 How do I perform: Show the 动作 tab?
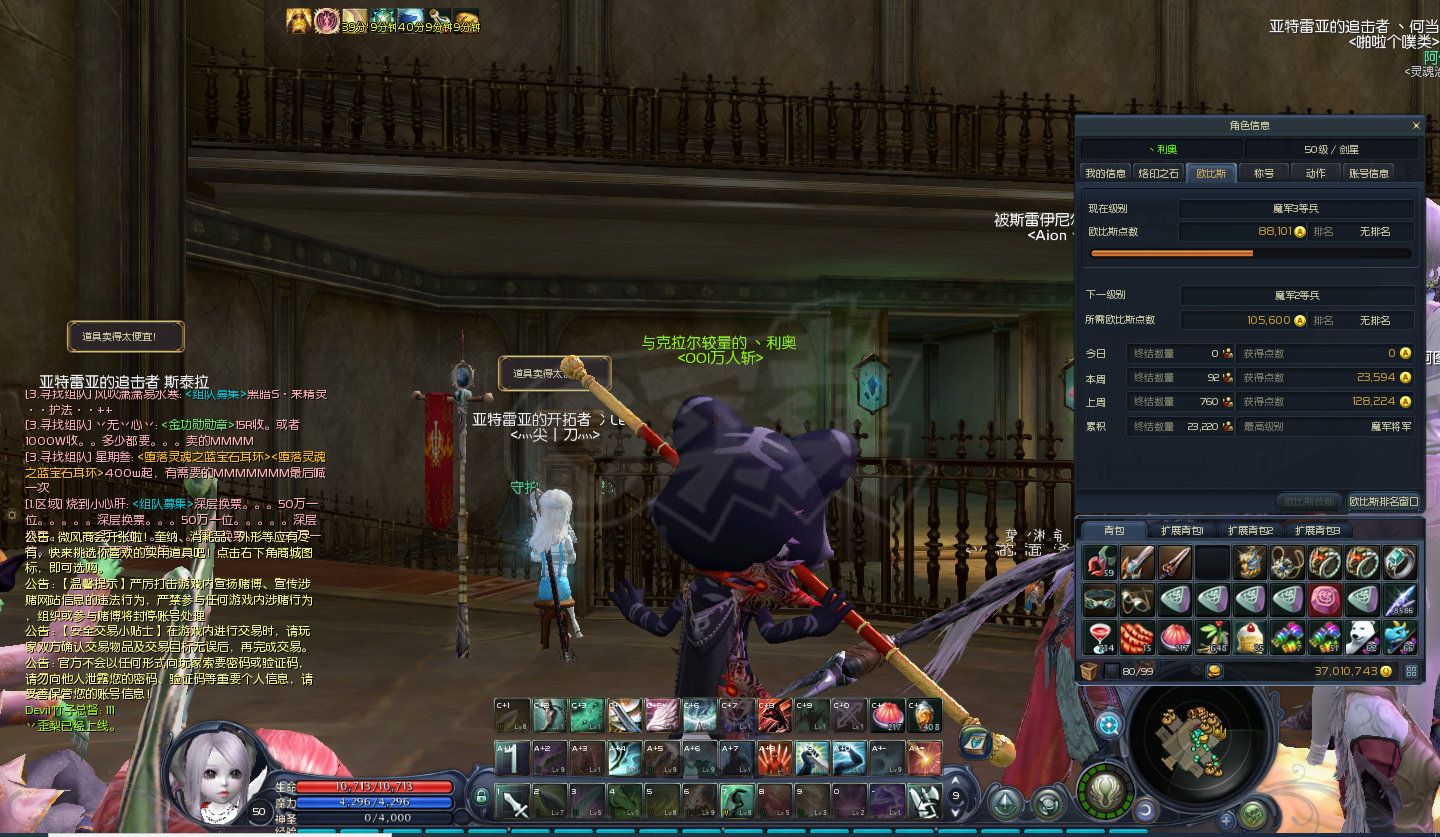coord(1316,173)
